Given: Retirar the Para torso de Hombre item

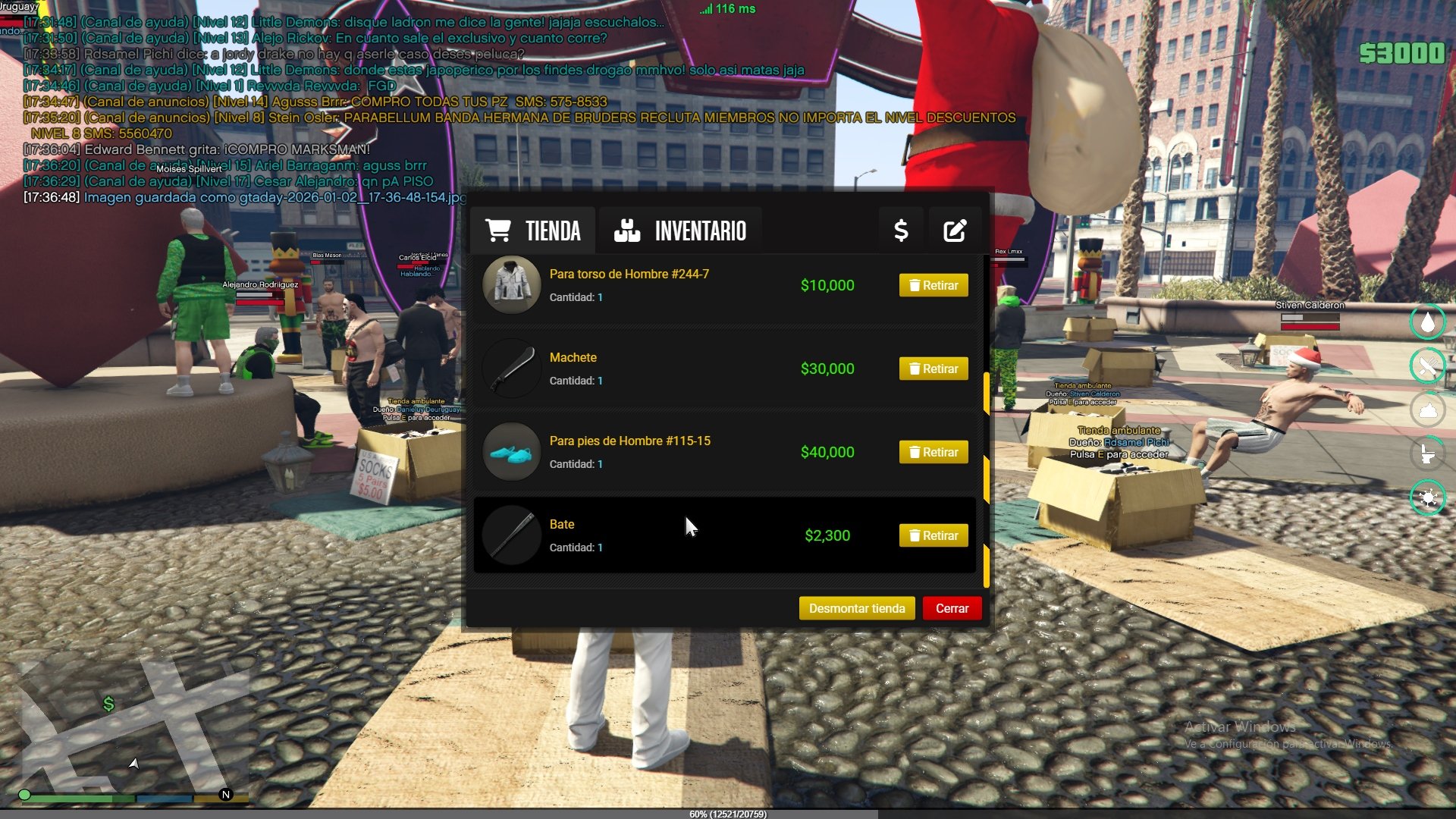Looking at the screenshot, I should [x=933, y=285].
